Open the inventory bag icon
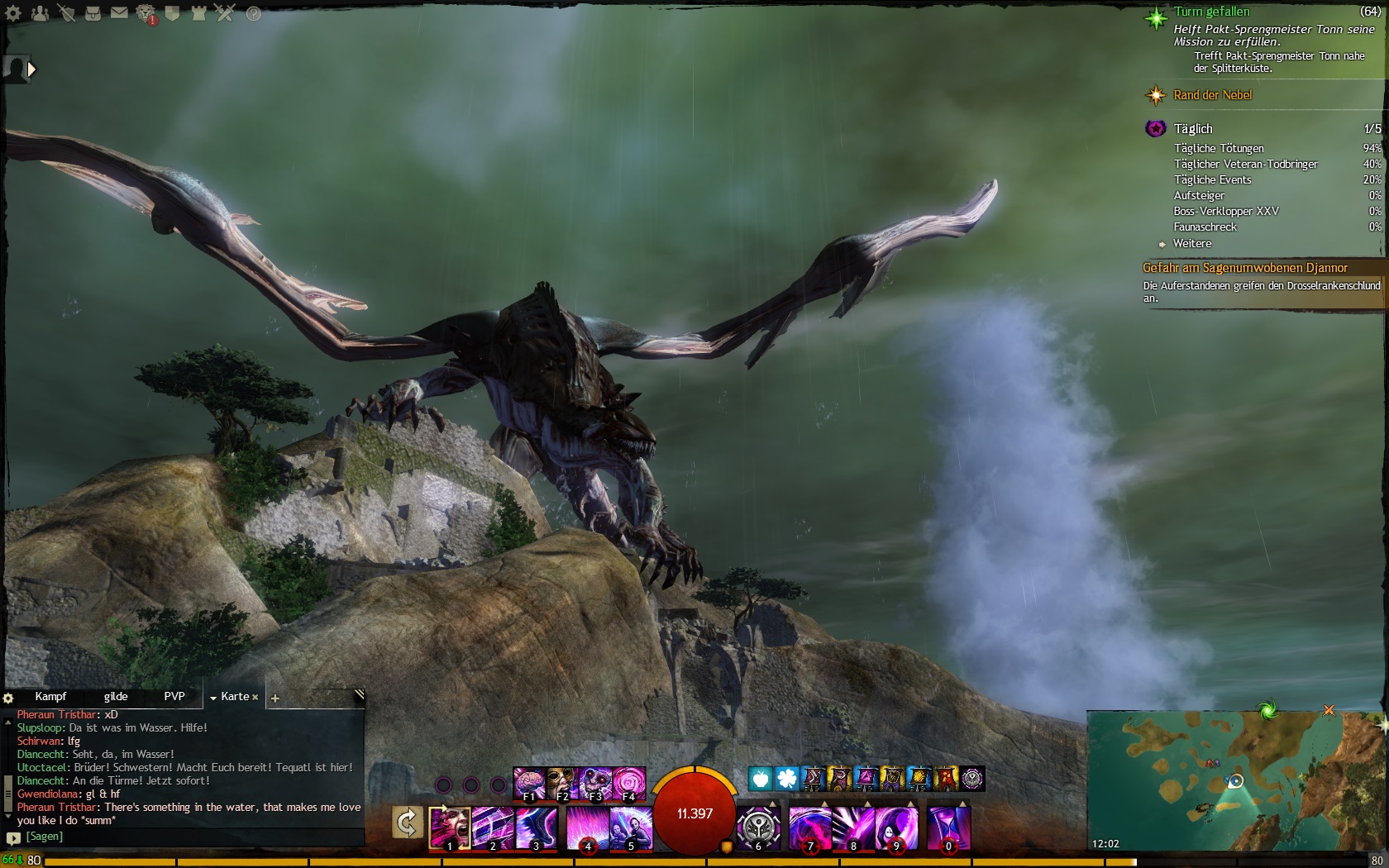 93,13
